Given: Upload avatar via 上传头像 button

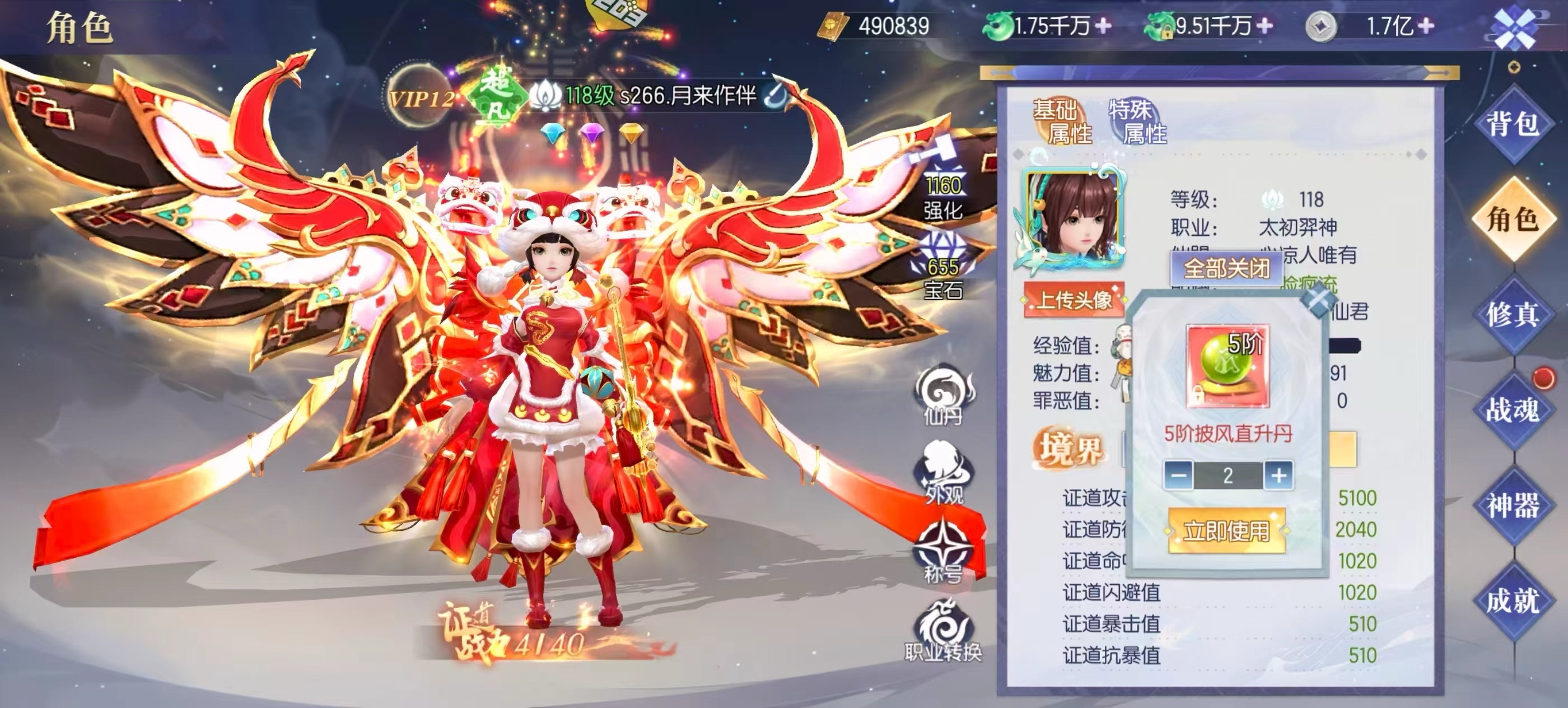Looking at the screenshot, I should tap(1074, 300).
